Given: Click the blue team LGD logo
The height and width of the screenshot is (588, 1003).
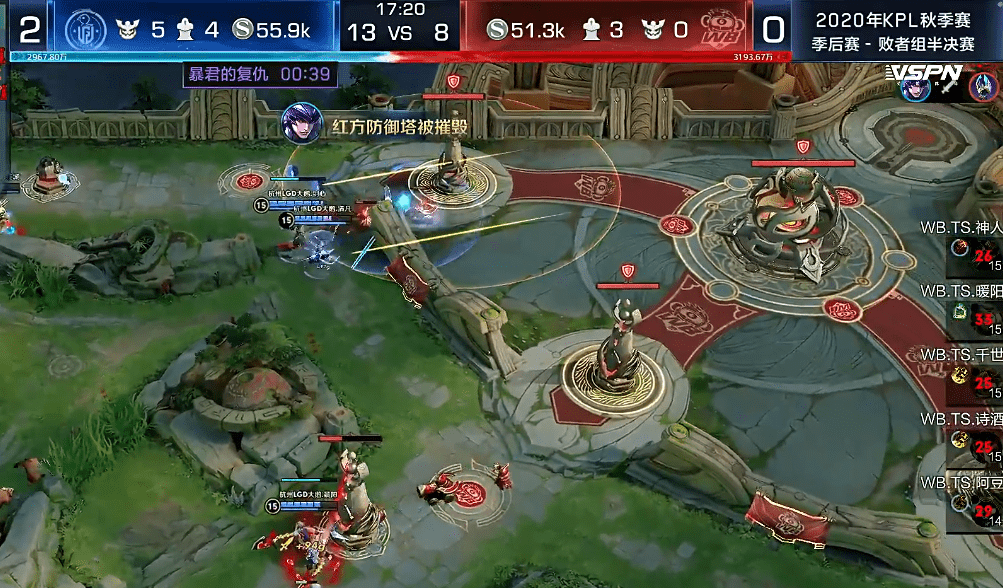Looking at the screenshot, I should tap(84, 30).
